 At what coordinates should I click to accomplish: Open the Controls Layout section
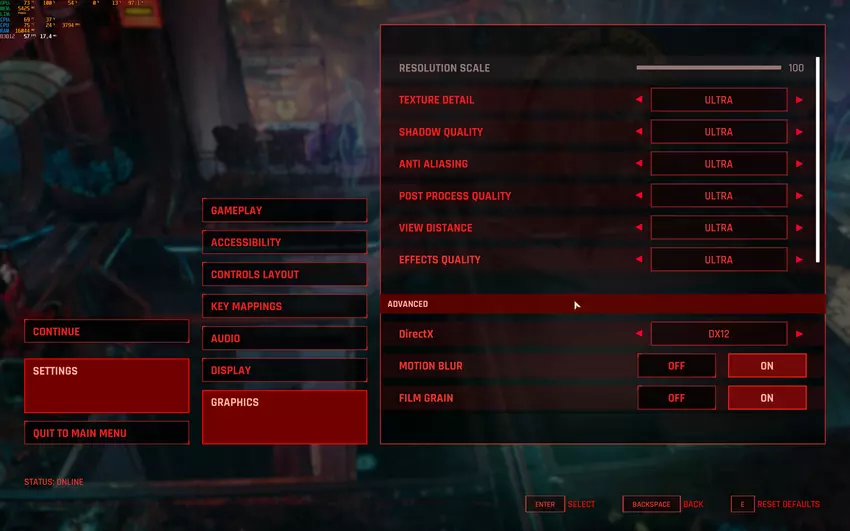(x=284, y=274)
